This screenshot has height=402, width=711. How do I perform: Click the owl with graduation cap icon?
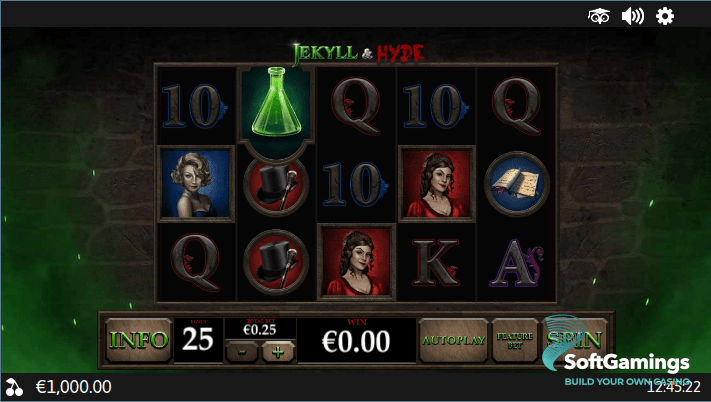click(599, 15)
